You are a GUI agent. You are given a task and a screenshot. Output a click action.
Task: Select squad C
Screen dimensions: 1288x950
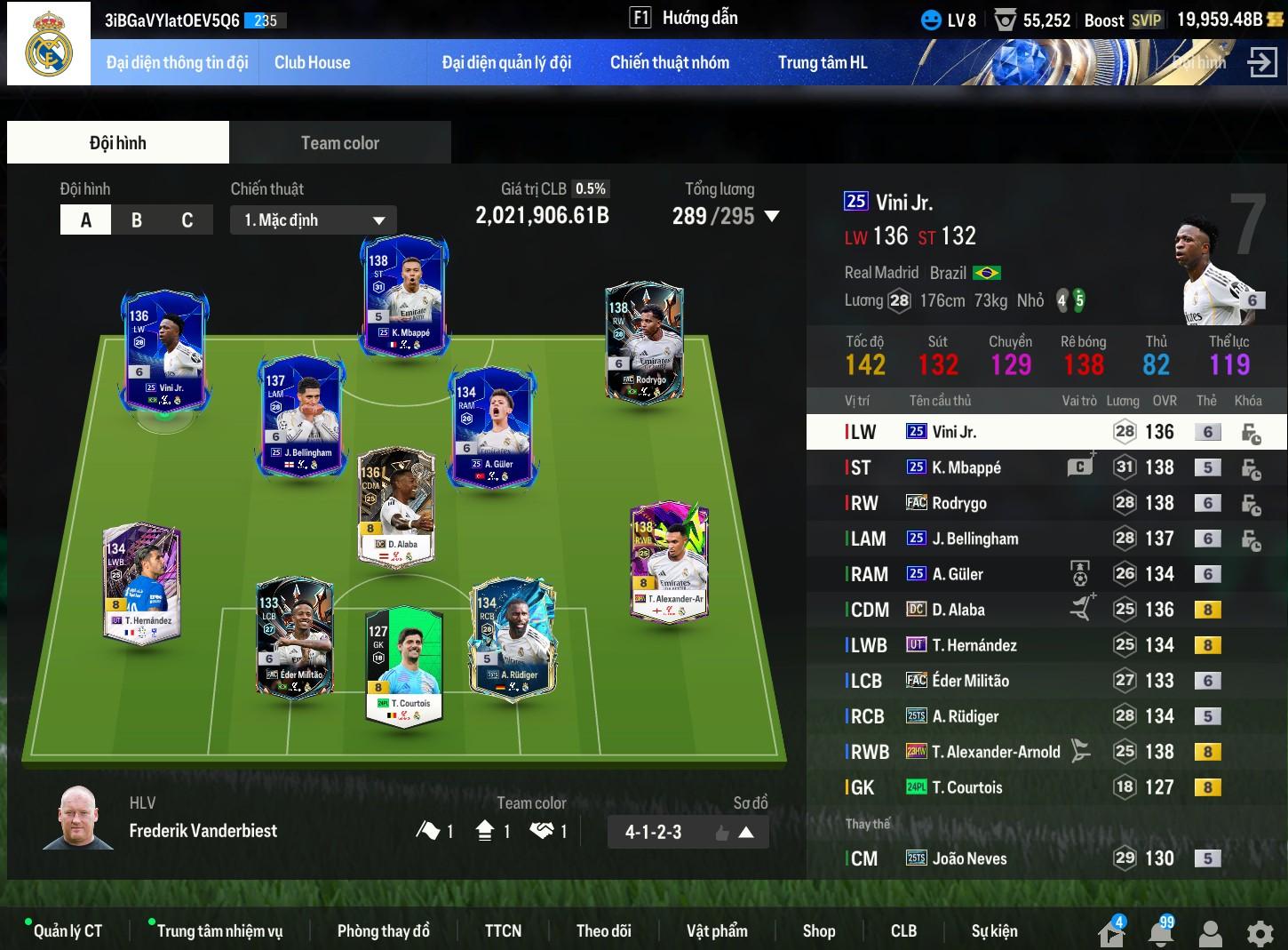187,220
